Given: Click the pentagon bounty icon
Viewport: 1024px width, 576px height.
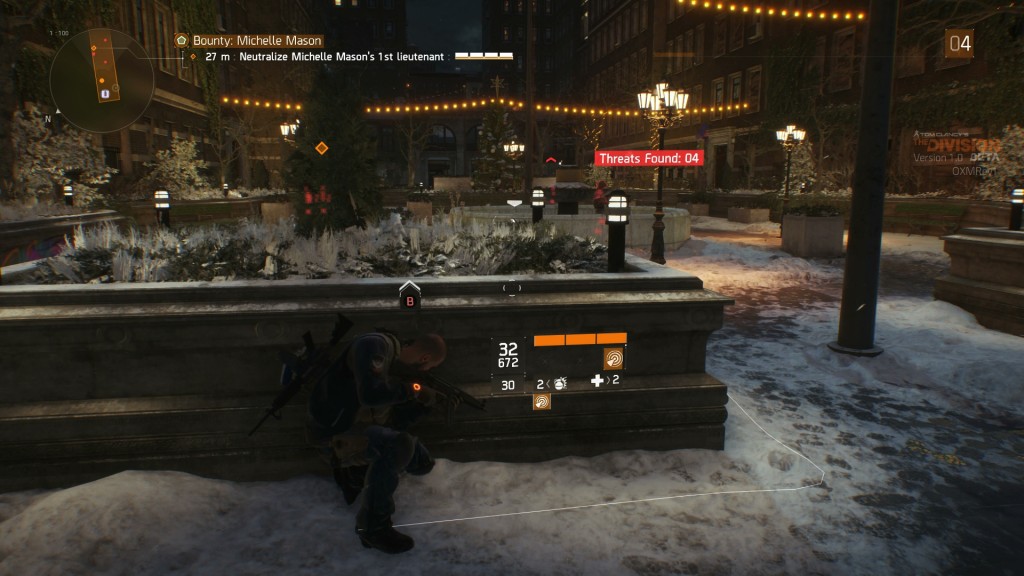Looking at the screenshot, I should click(181, 40).
